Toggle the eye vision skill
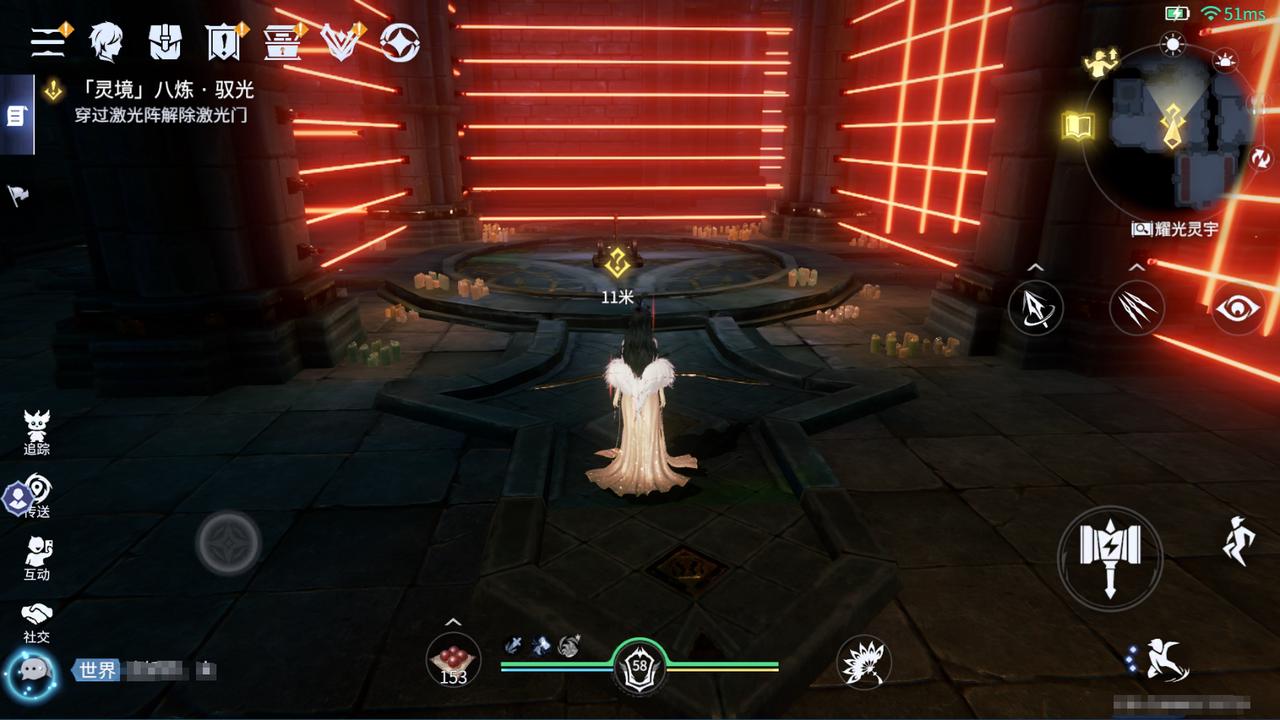This screenshot has height=720, width=1280. pyautogui.click(x=1239, y=307)
